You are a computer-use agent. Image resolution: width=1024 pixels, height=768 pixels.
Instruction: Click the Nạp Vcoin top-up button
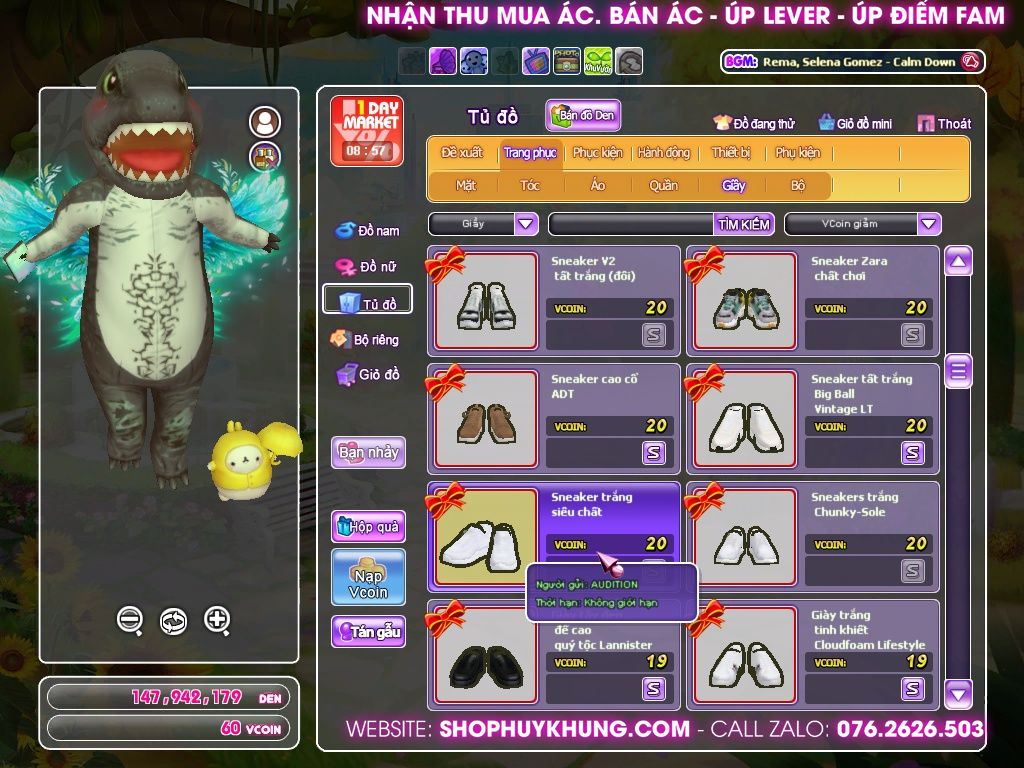(x=368, y=577)
